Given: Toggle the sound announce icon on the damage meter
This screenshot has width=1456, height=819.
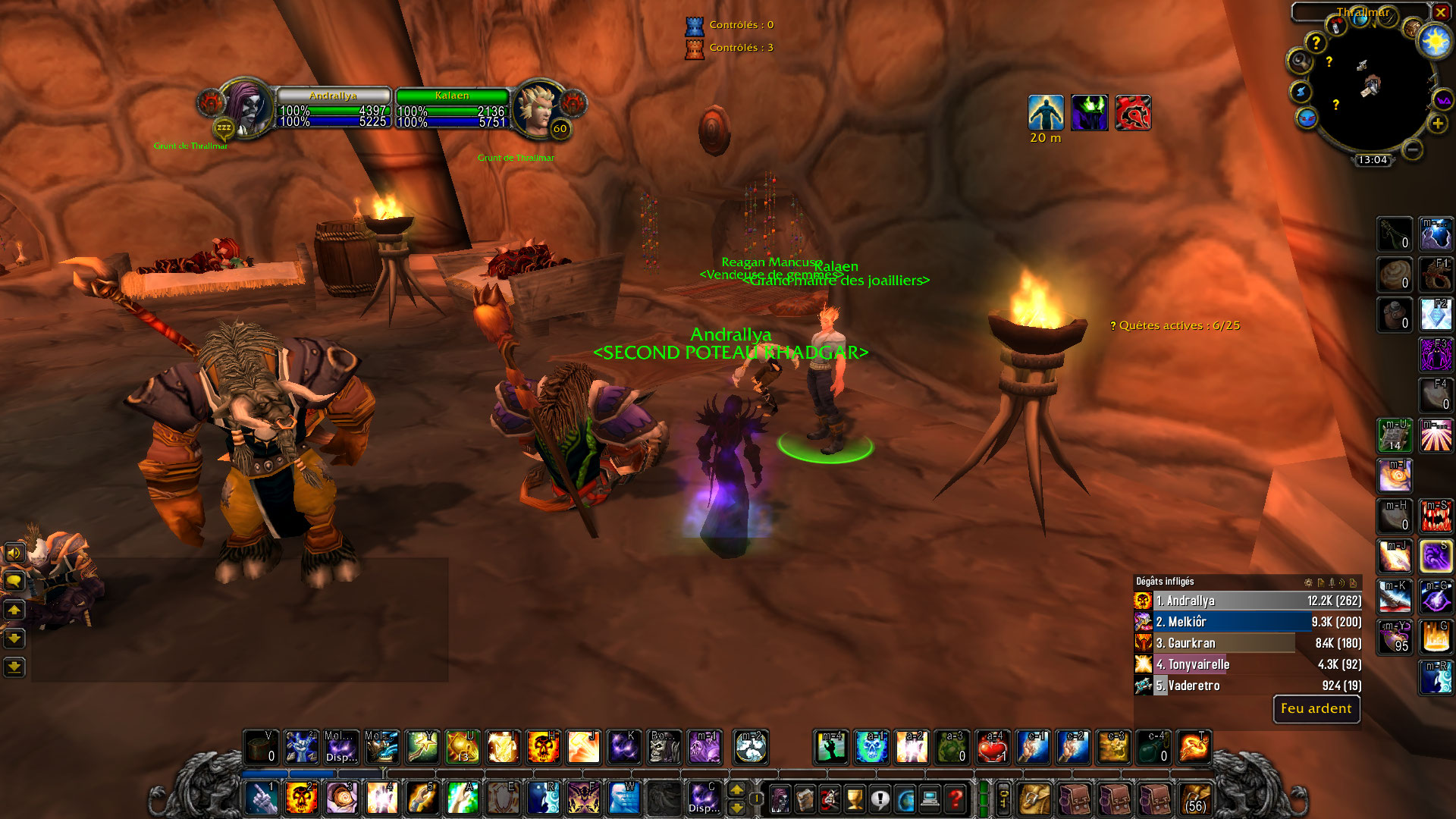Looking at the screenshot, I should 1342,582.
